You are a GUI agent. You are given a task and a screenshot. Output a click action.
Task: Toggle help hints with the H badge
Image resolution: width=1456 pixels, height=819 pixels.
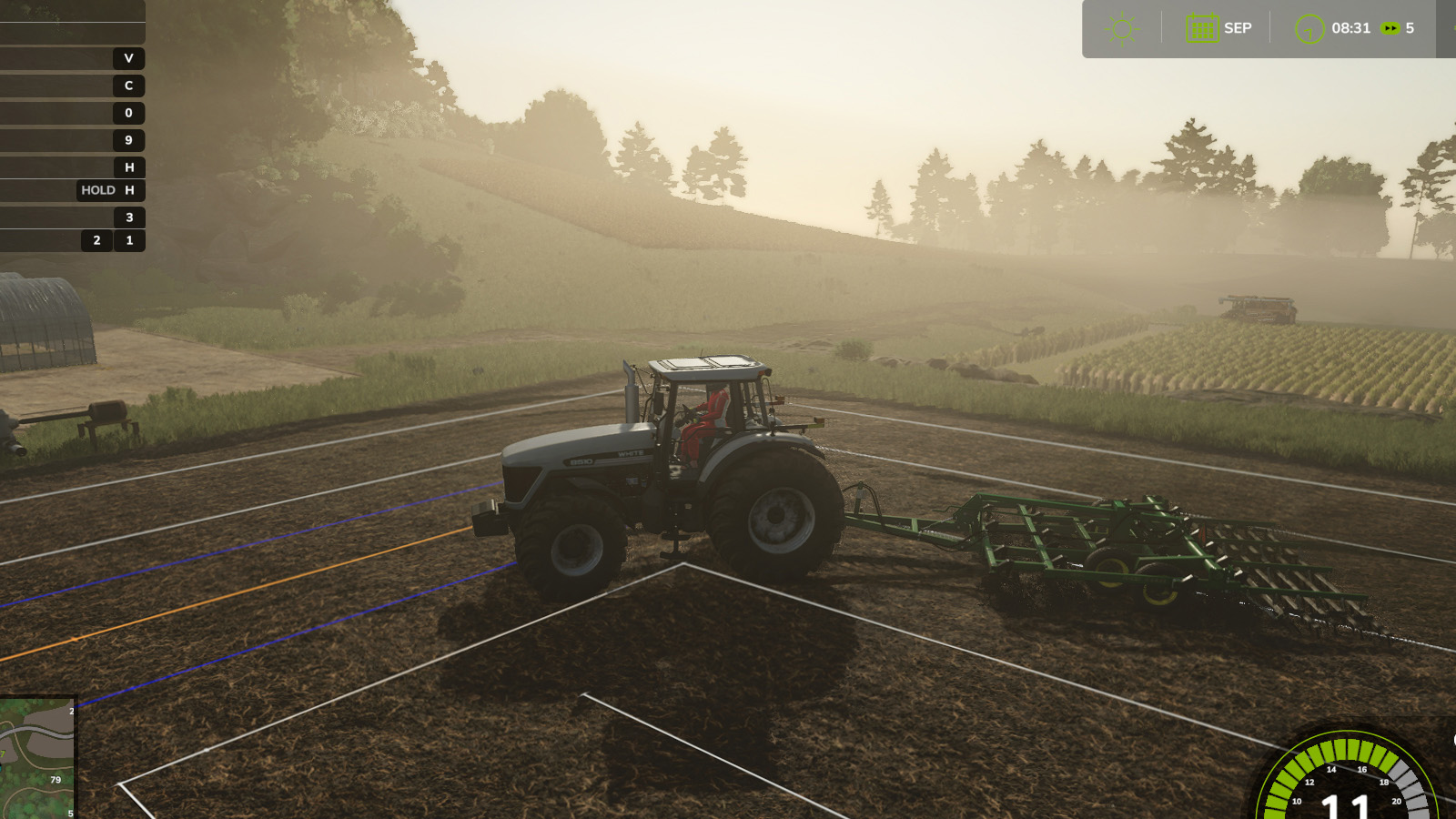click(x=128, y=167)
